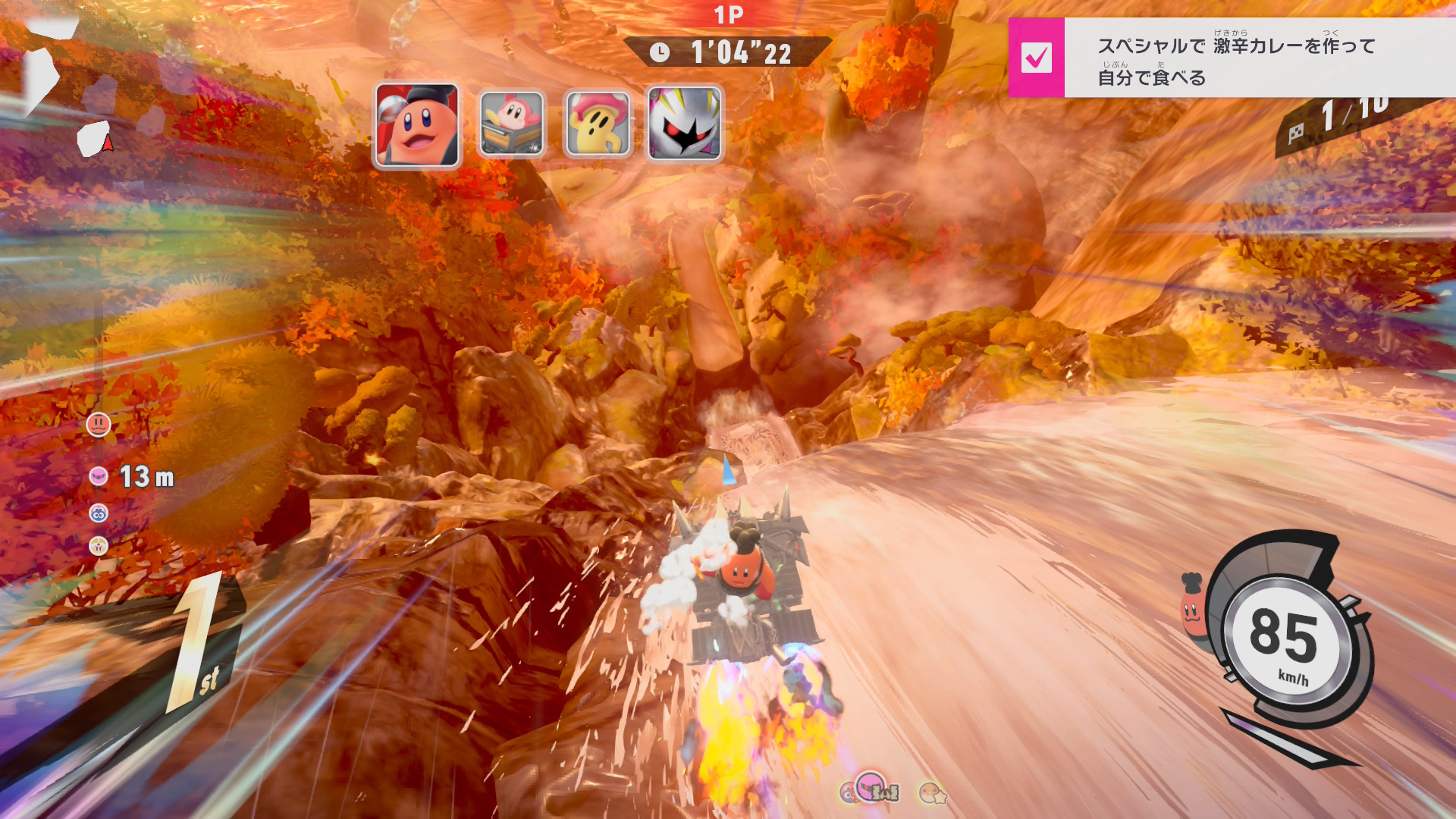The image size is (1456, 819).
Task: Choose the Waddle Dee in cart portrait
Action: click(x=512, y=124)
